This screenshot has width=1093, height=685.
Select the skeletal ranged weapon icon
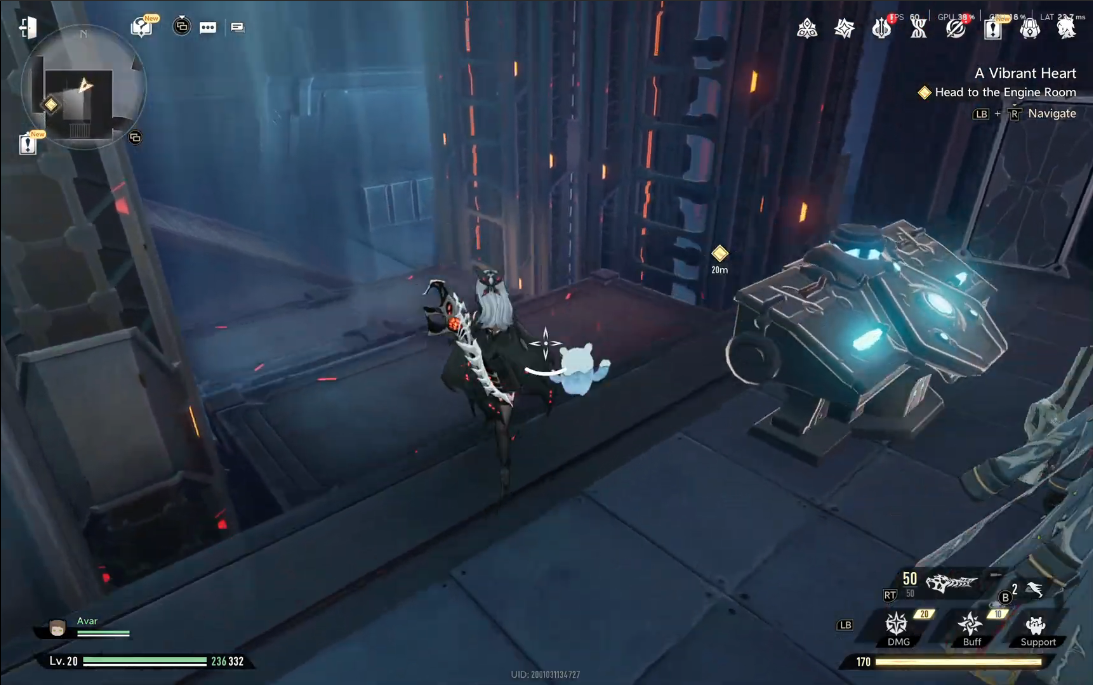coord(951,581)
